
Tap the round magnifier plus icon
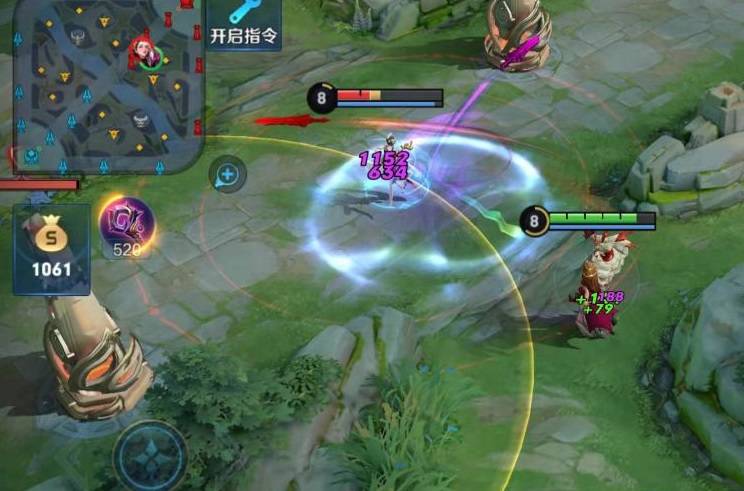tap(228, 175)
